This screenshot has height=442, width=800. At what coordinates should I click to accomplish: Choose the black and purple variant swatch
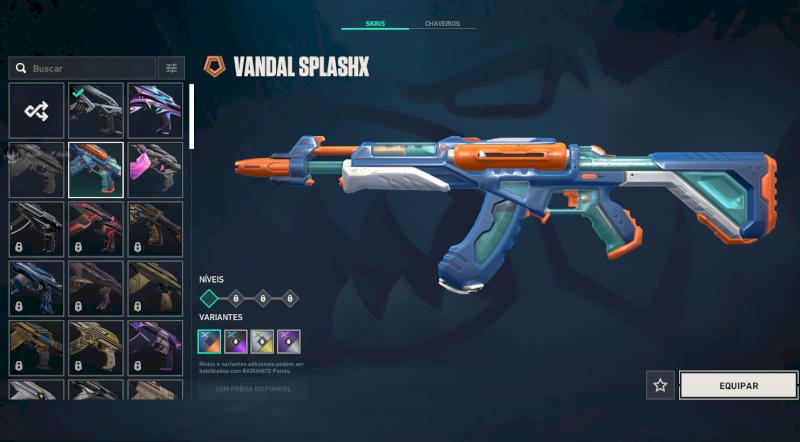click(x=236, y=341)
